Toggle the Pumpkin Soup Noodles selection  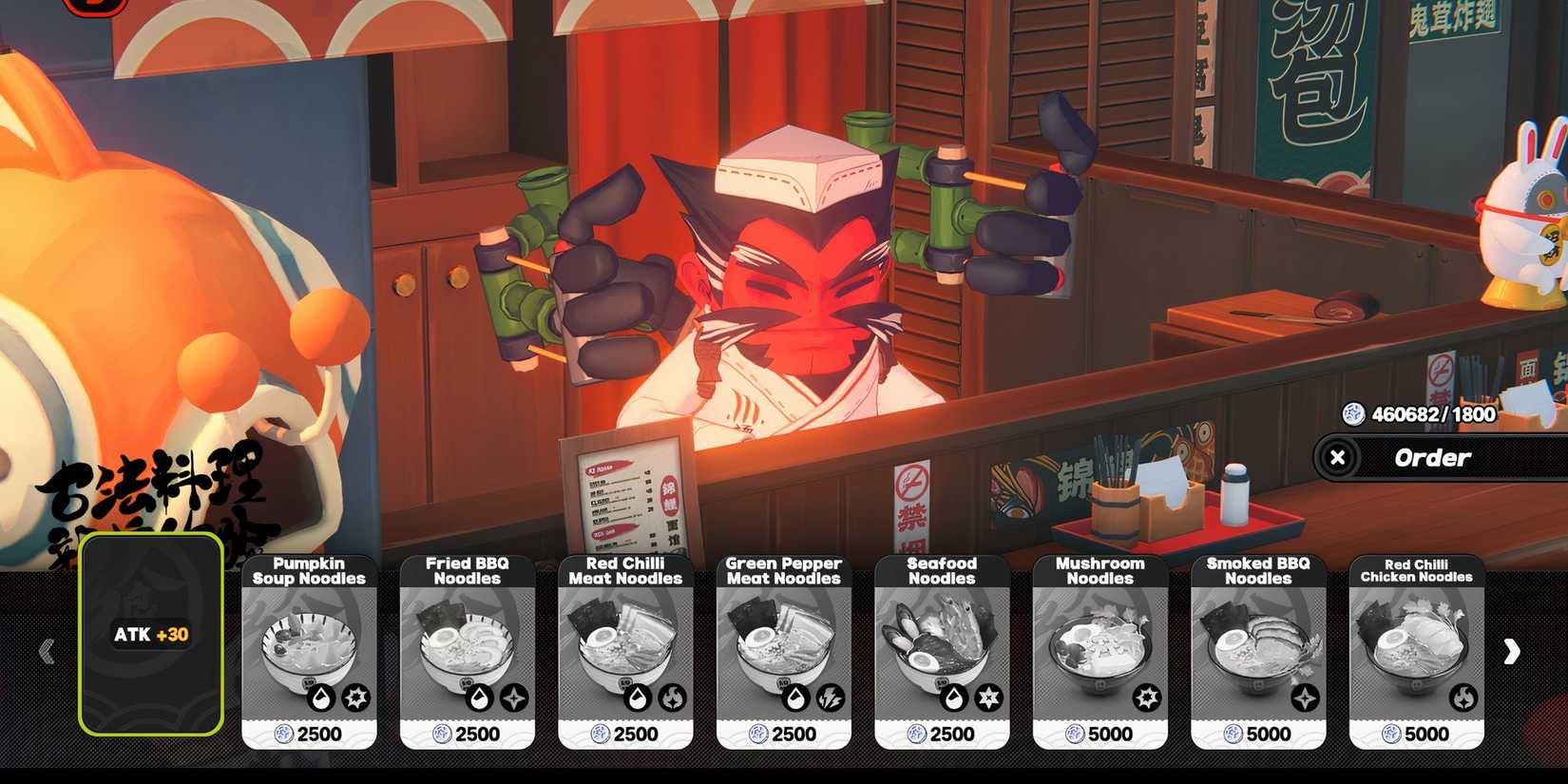pos(309,651)
